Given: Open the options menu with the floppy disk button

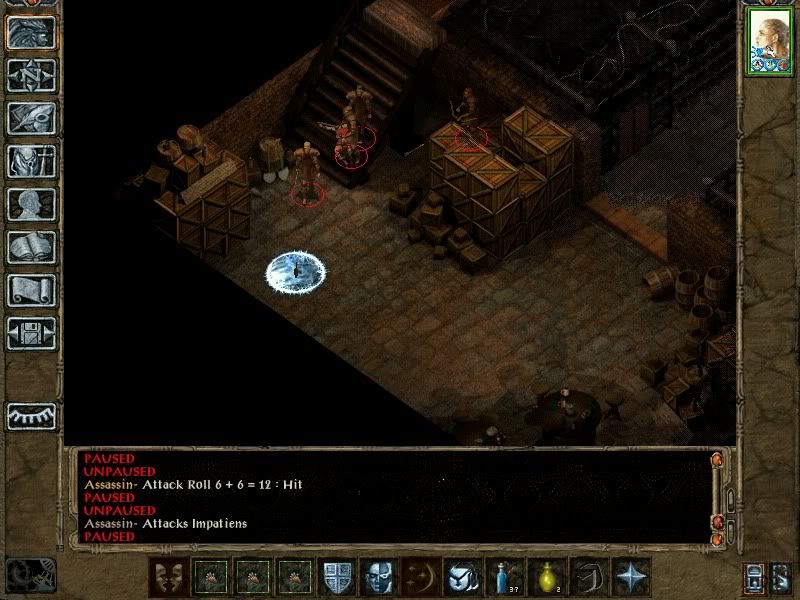Looking at the screenshot, I should tap(31, 333).
